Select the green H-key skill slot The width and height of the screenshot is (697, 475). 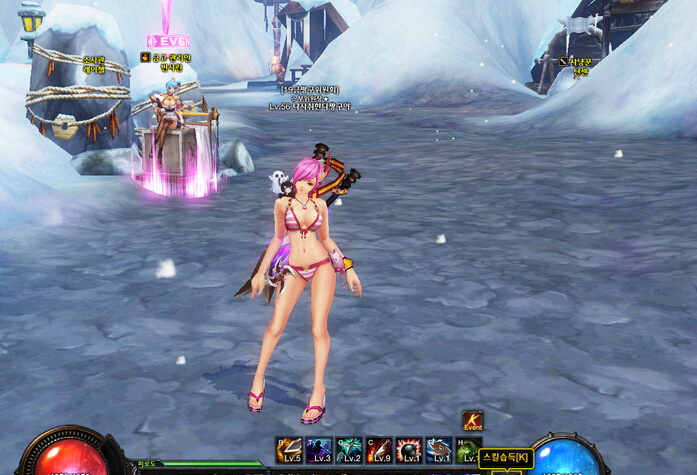[467, 448]
